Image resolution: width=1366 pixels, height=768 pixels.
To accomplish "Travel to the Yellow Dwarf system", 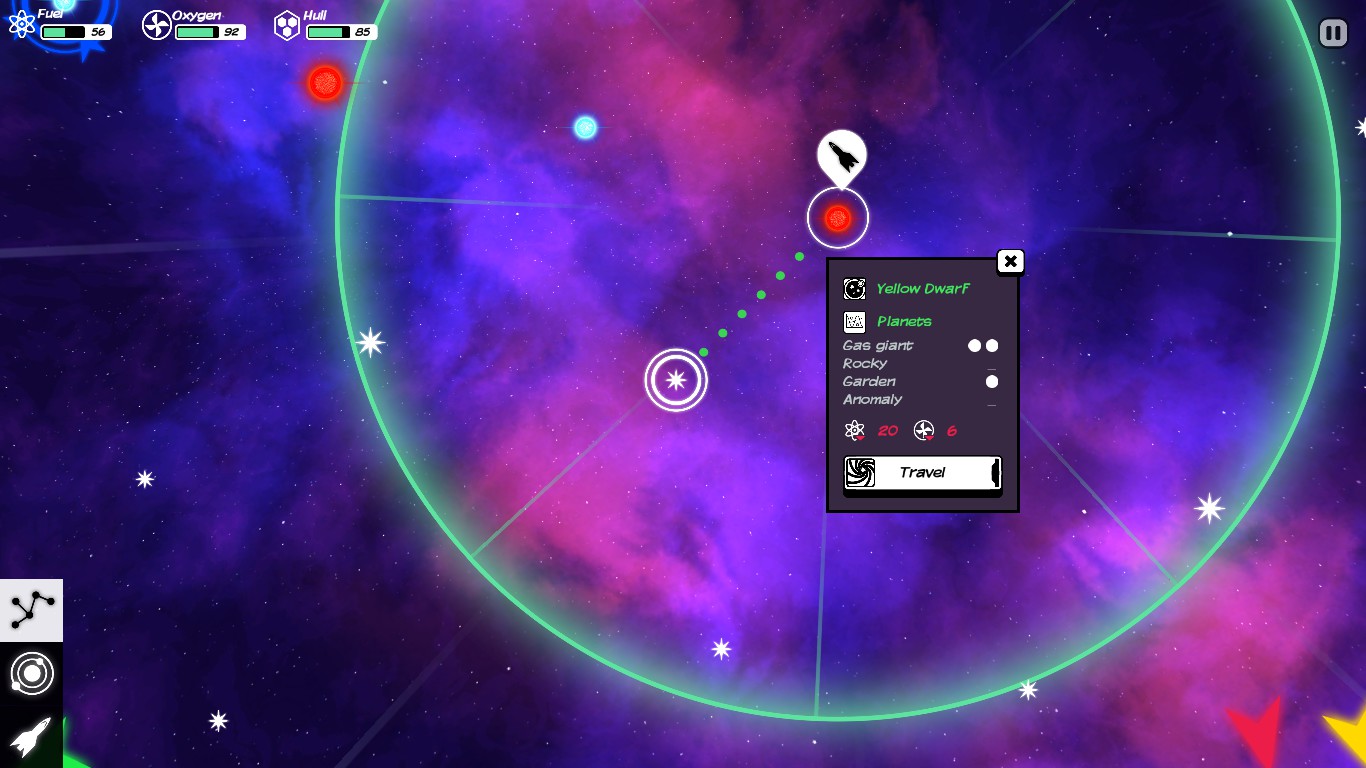I will (921, 473).
